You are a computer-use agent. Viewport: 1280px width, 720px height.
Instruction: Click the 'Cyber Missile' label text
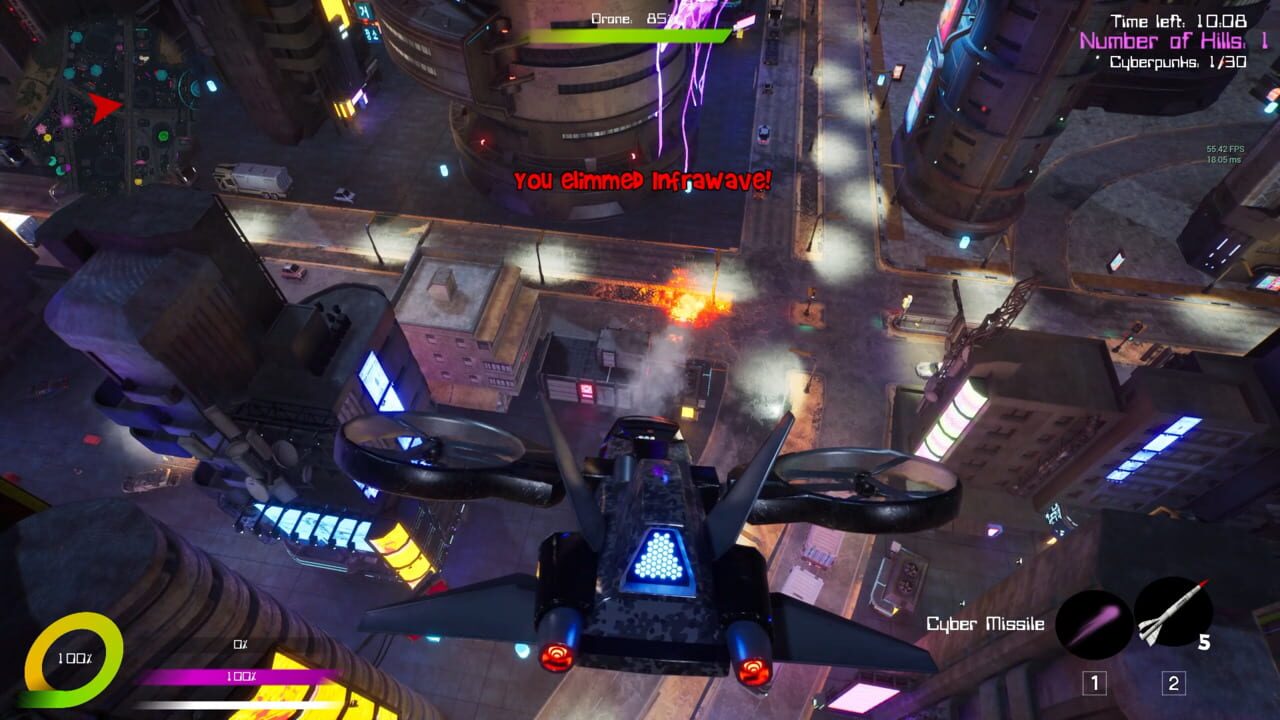click(x=984, y=623)
